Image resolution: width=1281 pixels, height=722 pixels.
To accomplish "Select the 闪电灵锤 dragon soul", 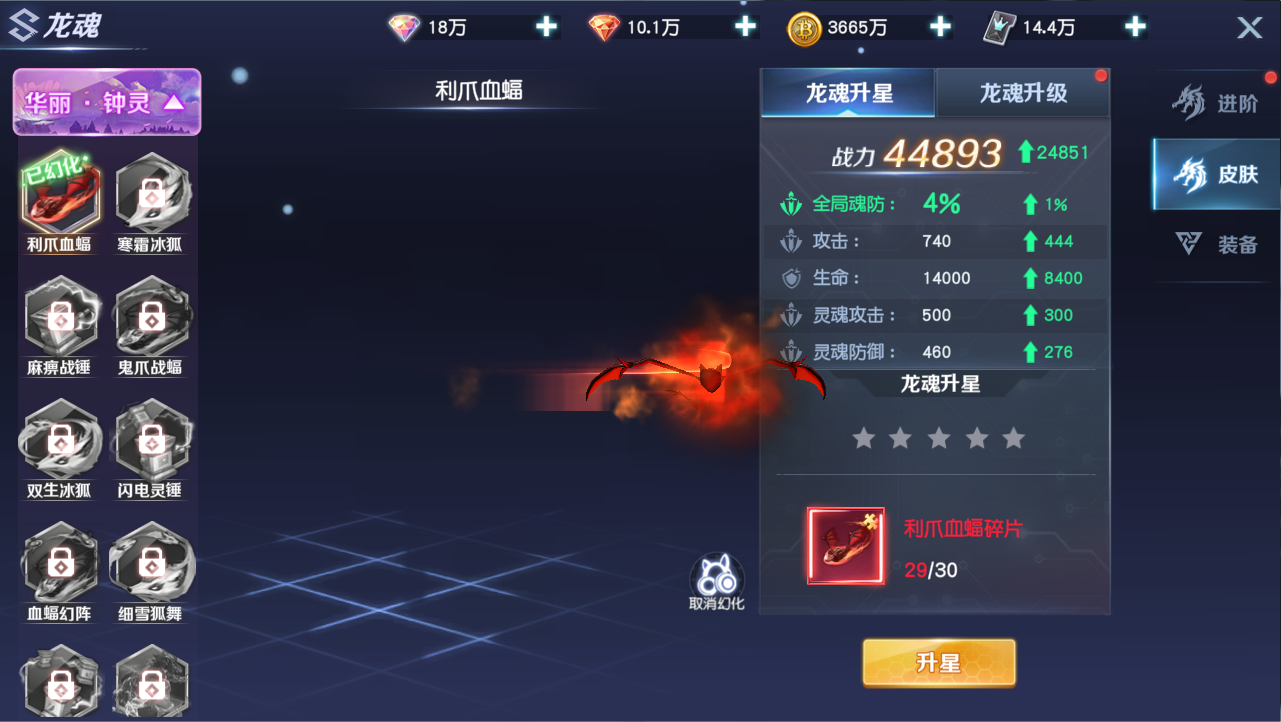I will tap(151, 442).
